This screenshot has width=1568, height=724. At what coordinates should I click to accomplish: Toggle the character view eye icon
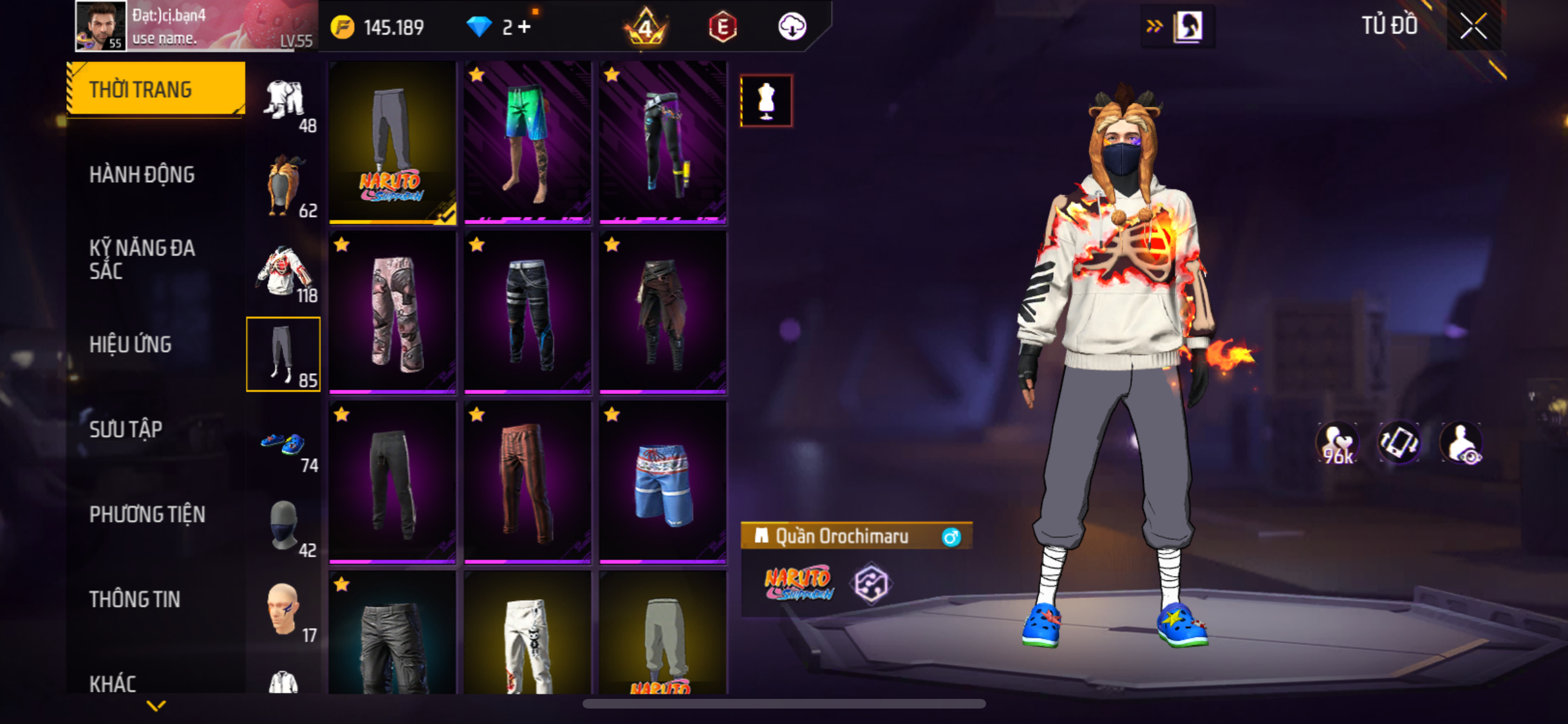(1462, 444)
